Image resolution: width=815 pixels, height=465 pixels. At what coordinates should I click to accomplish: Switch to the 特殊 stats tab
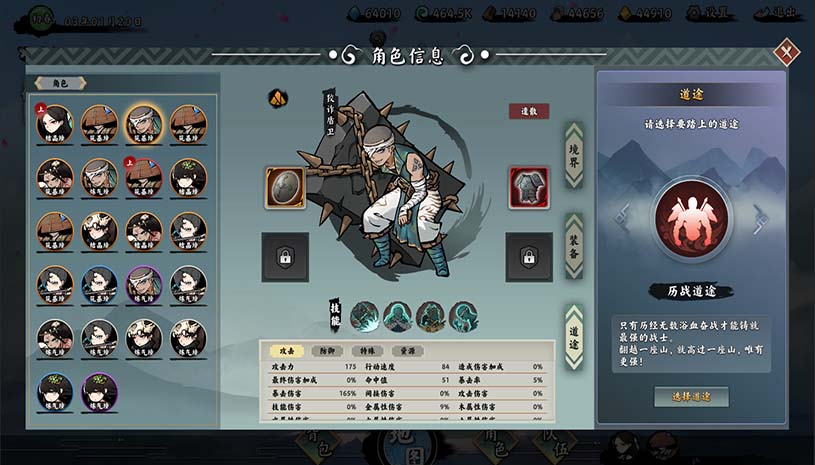tap(369, 351)
